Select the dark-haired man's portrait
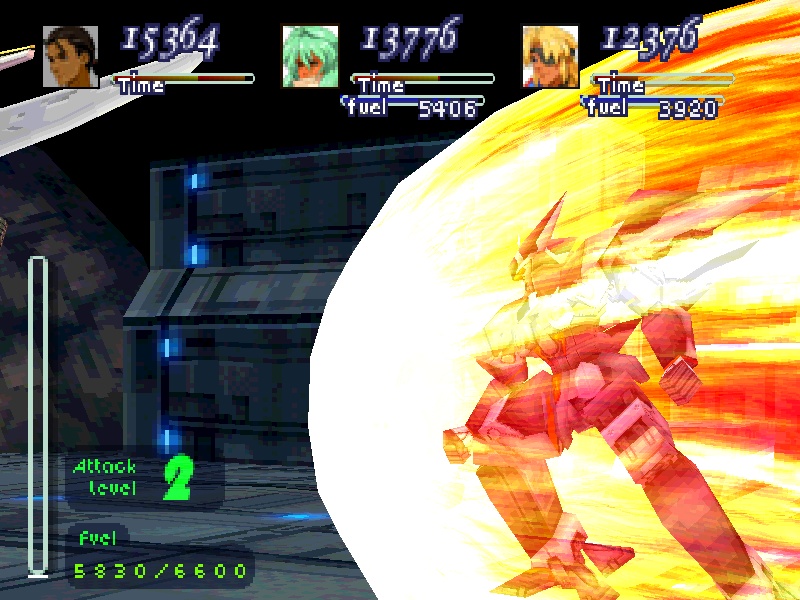Image resolution: width=800 pixels, height=600 pixels. click(x=71, y=56)
